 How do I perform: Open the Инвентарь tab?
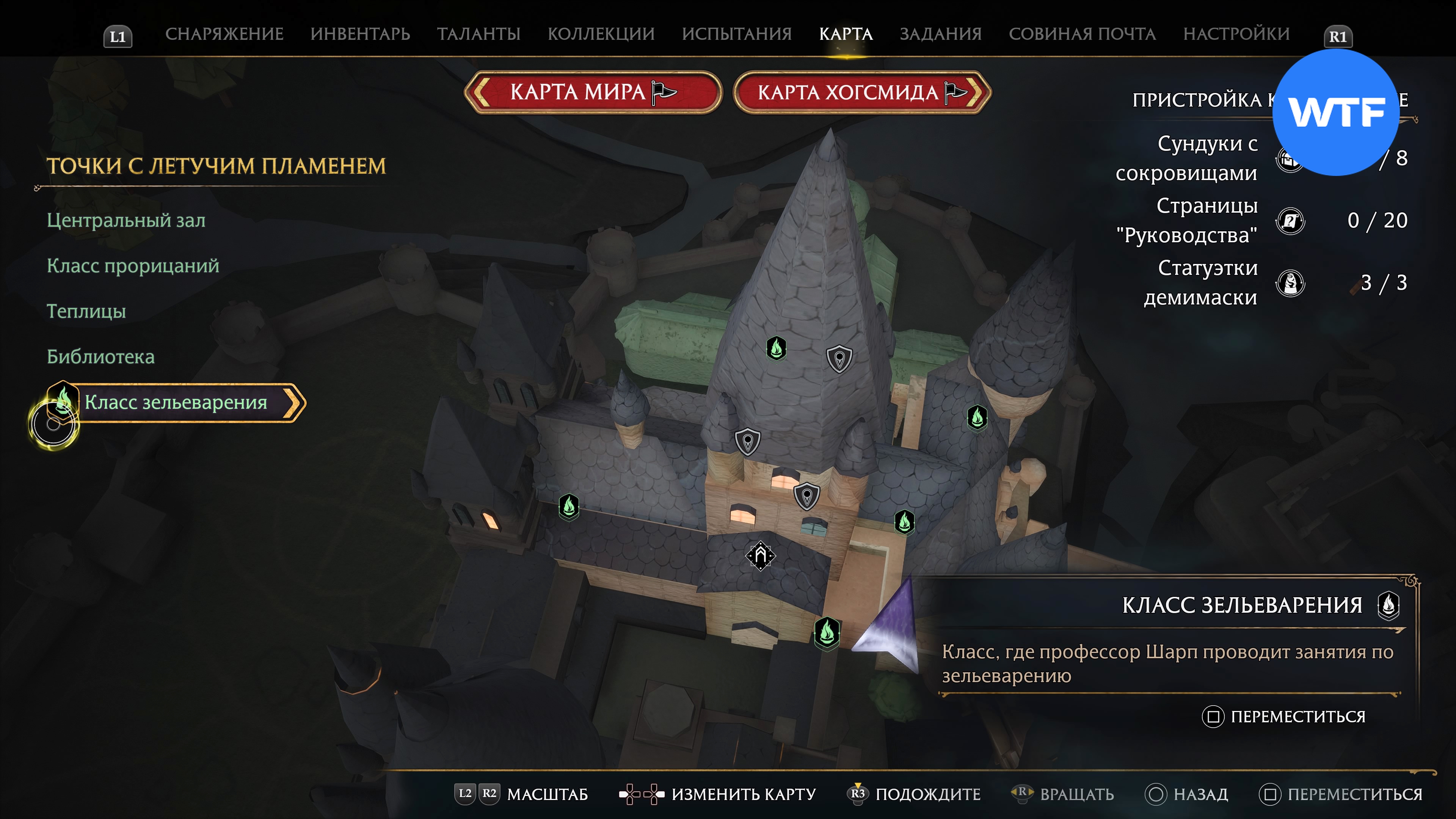(x=360, y=34)
